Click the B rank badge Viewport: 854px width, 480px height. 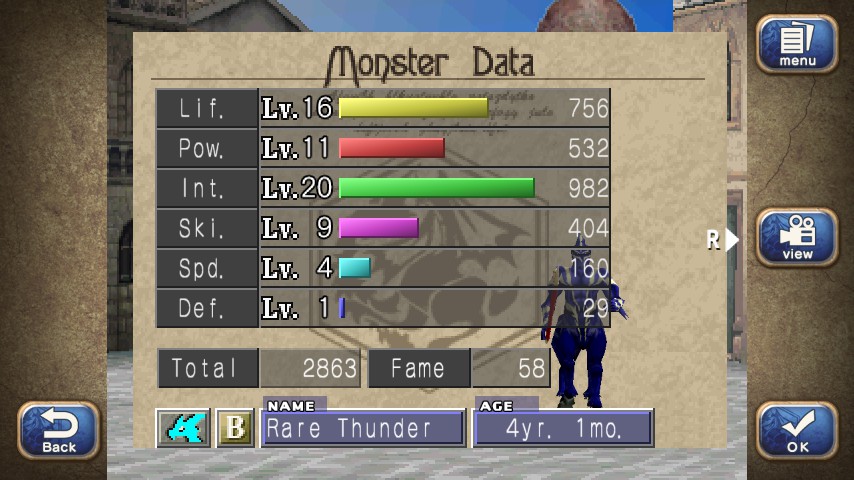(235, 428)
